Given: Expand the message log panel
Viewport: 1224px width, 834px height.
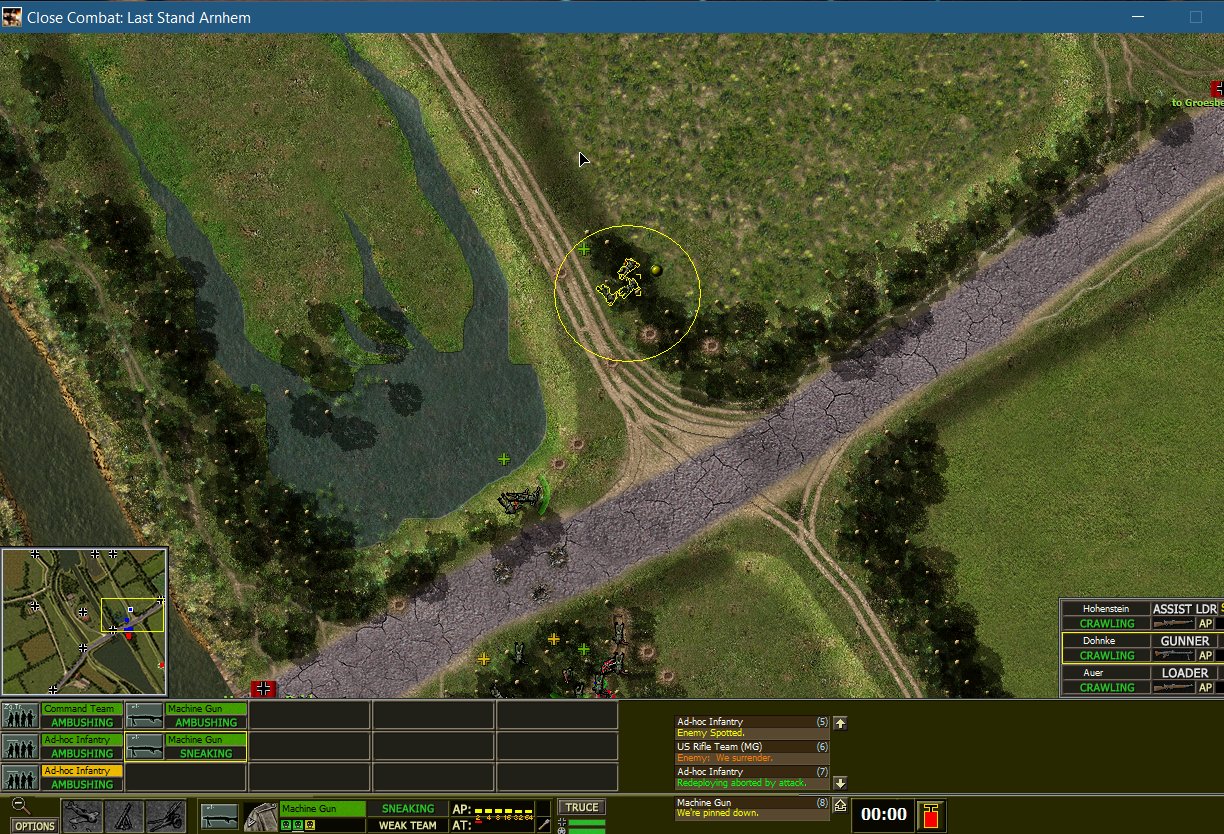Looking at the screenshot, I should [x=841, y=804].
